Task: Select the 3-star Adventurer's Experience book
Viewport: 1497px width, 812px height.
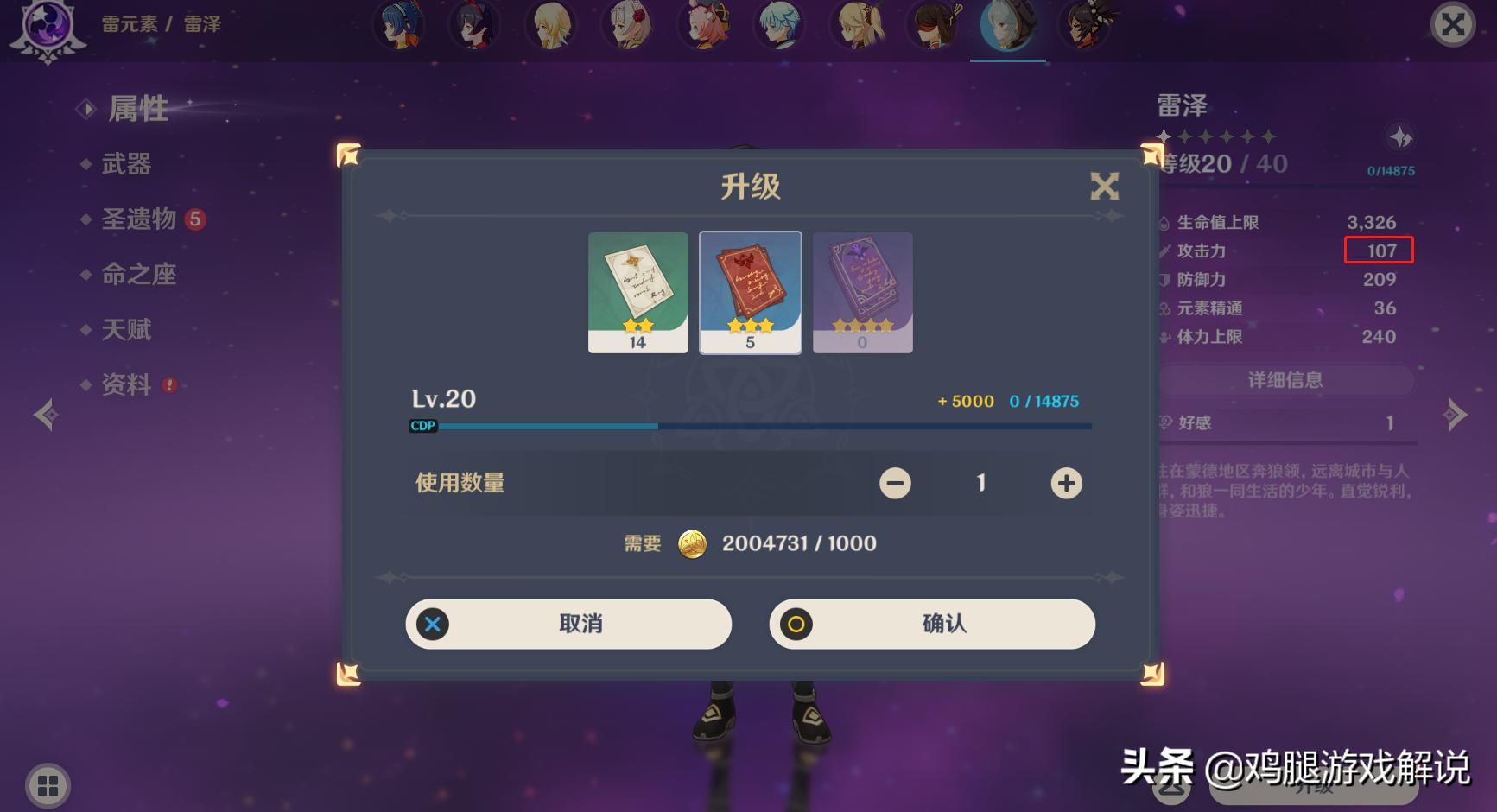Action: pyautogui.click(x=750, y=291)
